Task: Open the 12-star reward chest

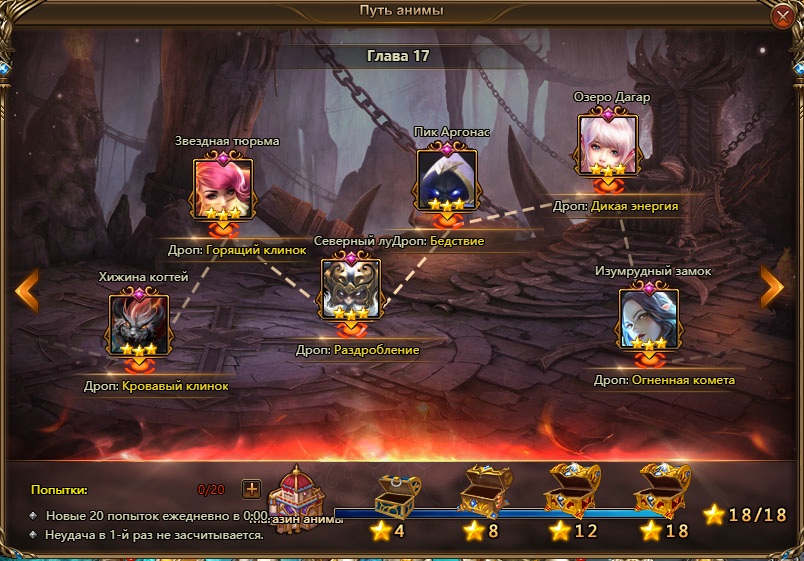Action: tap(572, 490)
